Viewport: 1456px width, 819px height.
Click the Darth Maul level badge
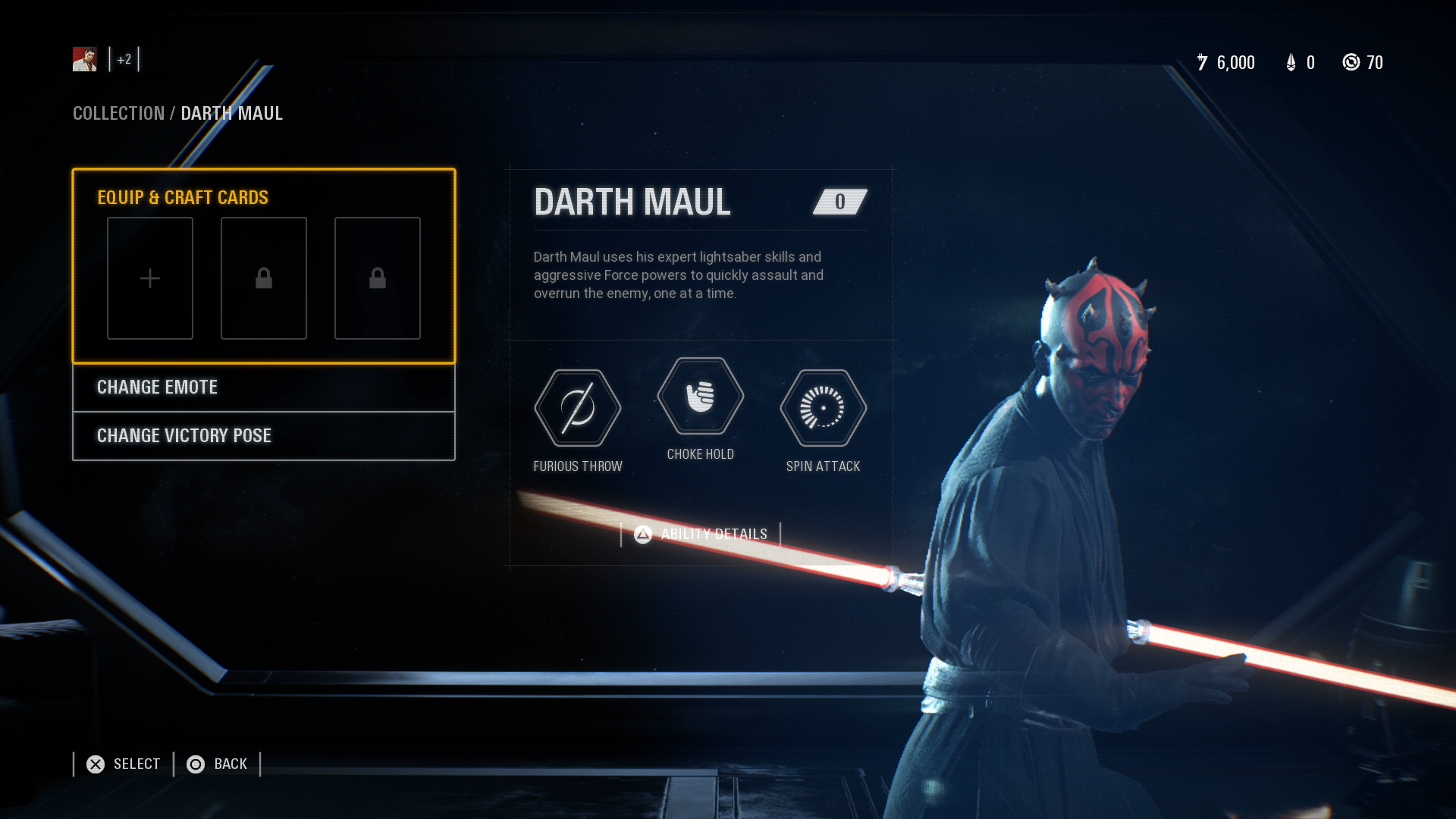coord(838,201)
